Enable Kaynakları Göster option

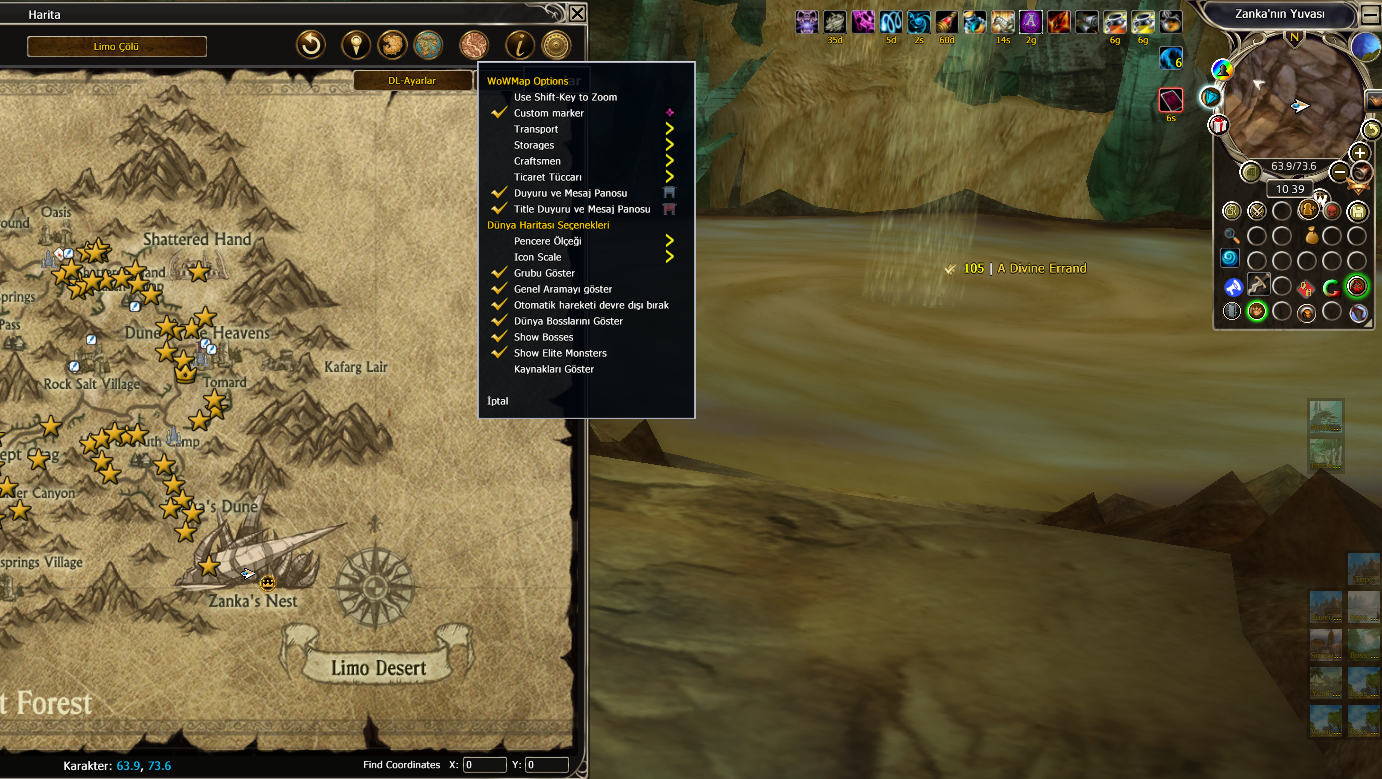(x=554, y=369)
